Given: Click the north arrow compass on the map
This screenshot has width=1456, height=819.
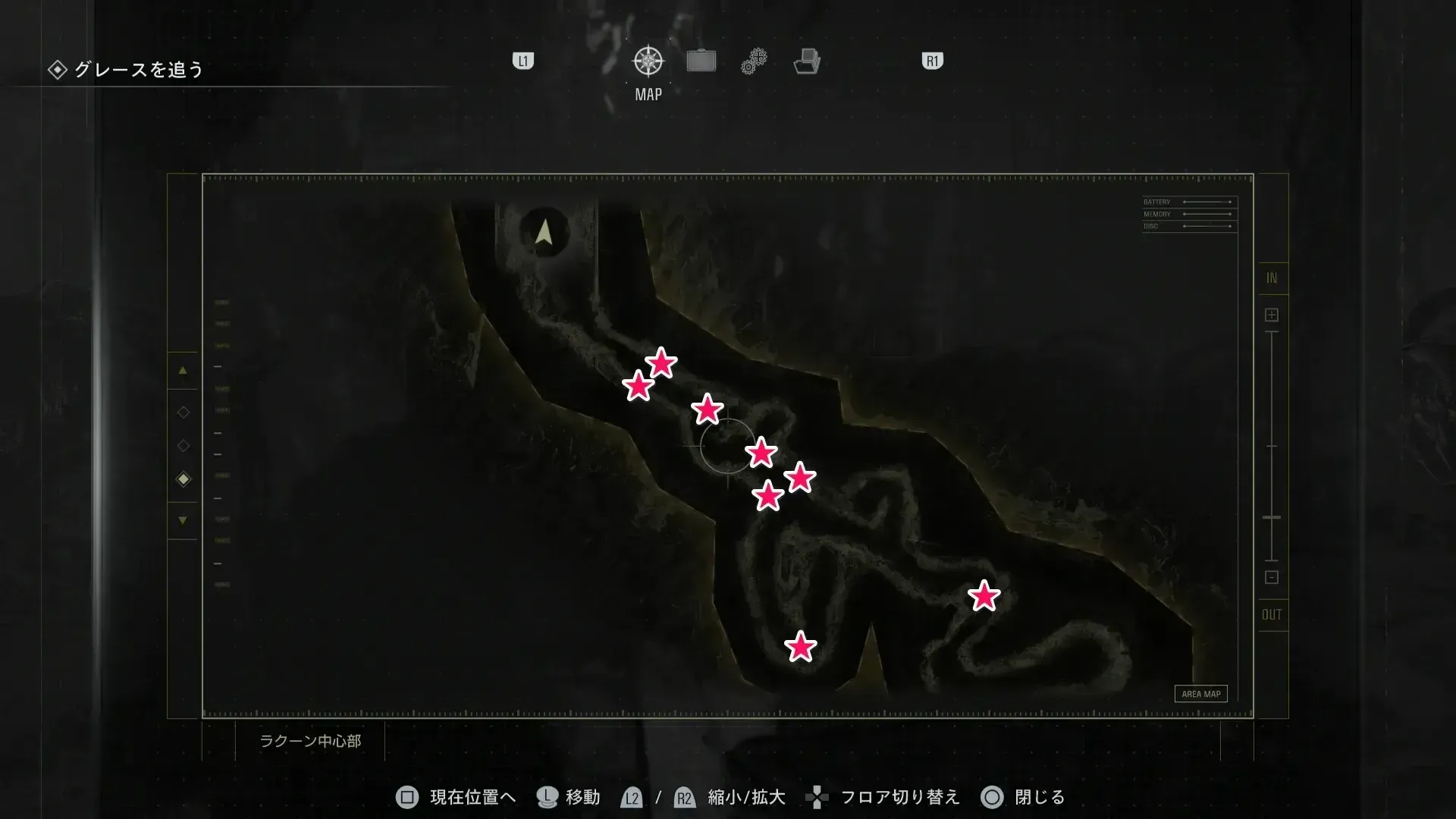Looking at the screenshot, I should pos(543,232).
